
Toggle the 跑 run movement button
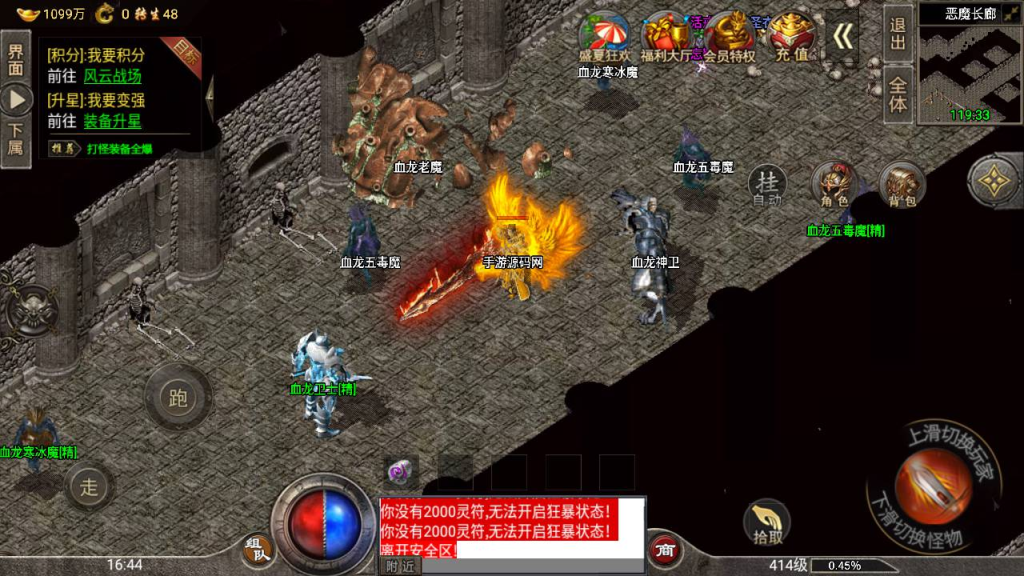point(178,398)
